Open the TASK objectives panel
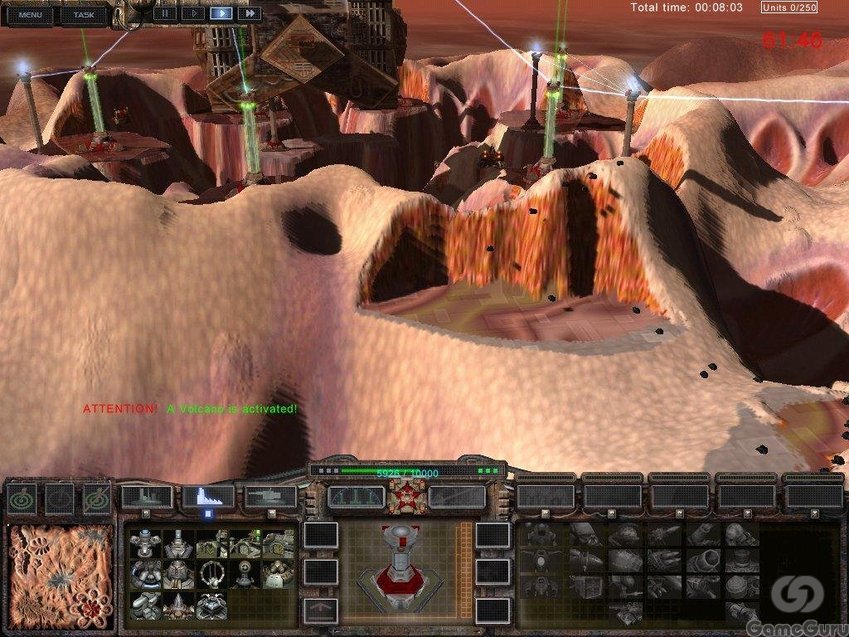The height and width of the screenshot is (637, 849). coord(84,14)
